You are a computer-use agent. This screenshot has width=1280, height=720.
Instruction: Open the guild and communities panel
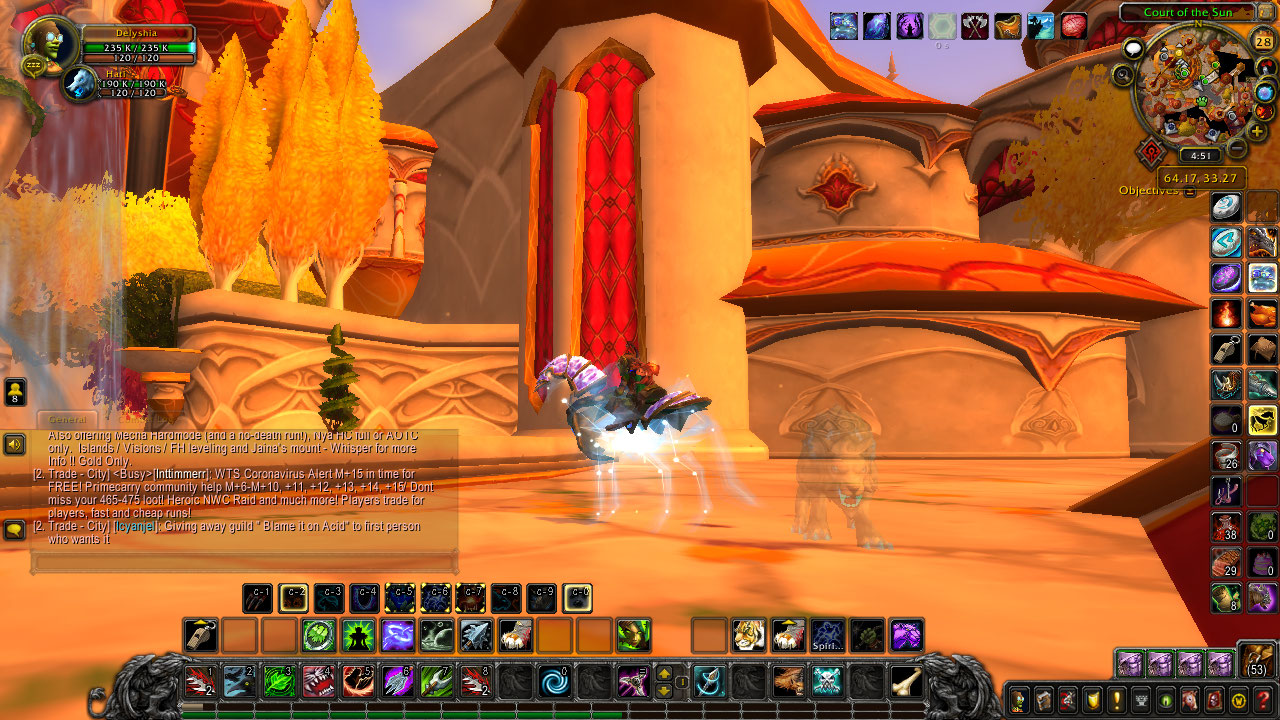coord(1142,698)
